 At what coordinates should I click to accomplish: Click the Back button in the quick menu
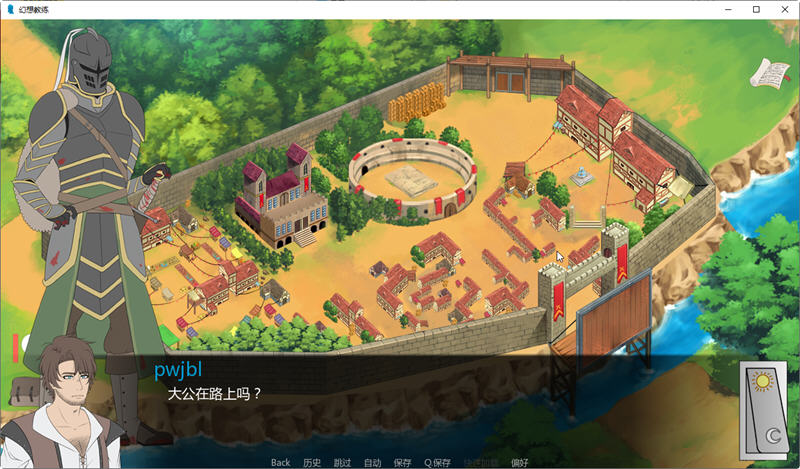(x=280, y=463)
